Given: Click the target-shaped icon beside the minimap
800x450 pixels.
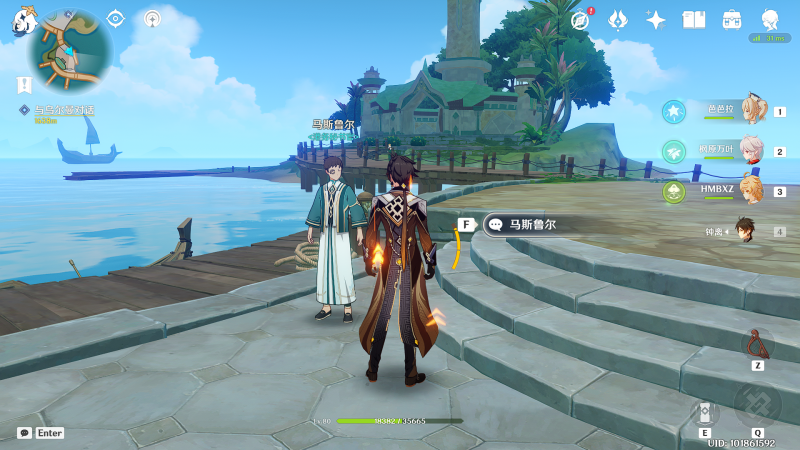Looking at the screenshot, I should click(x=116, y=18).
